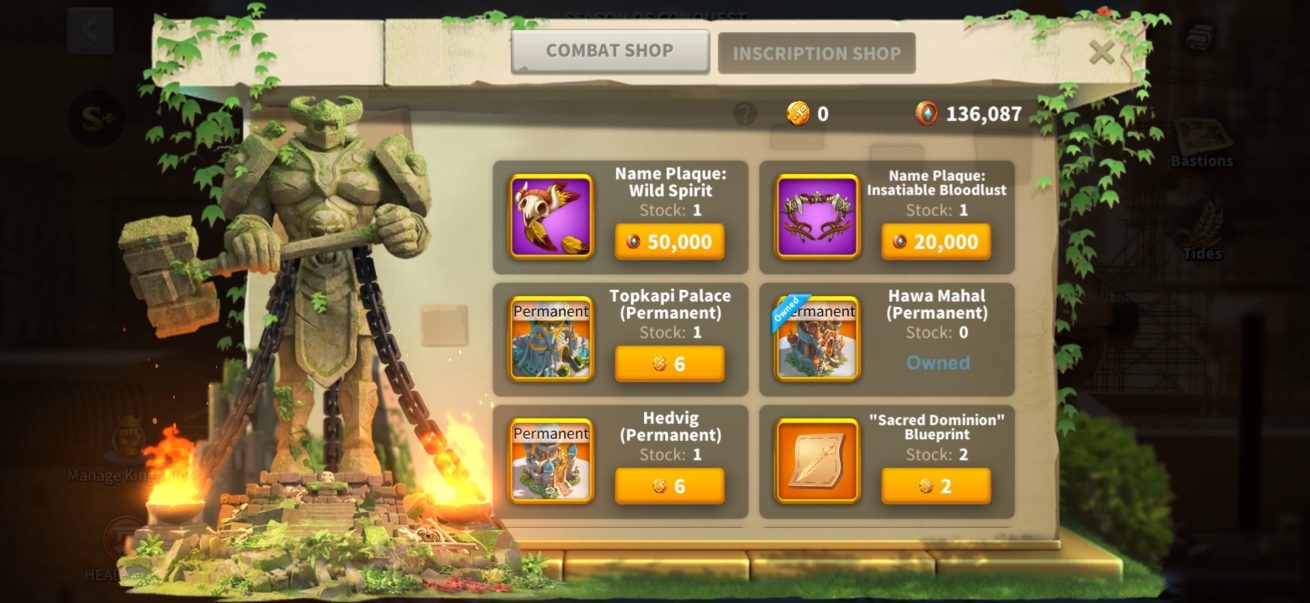View the Topkapi Palace item thumbnail
Screen dimensions: 1310x603
click(551, 339)
